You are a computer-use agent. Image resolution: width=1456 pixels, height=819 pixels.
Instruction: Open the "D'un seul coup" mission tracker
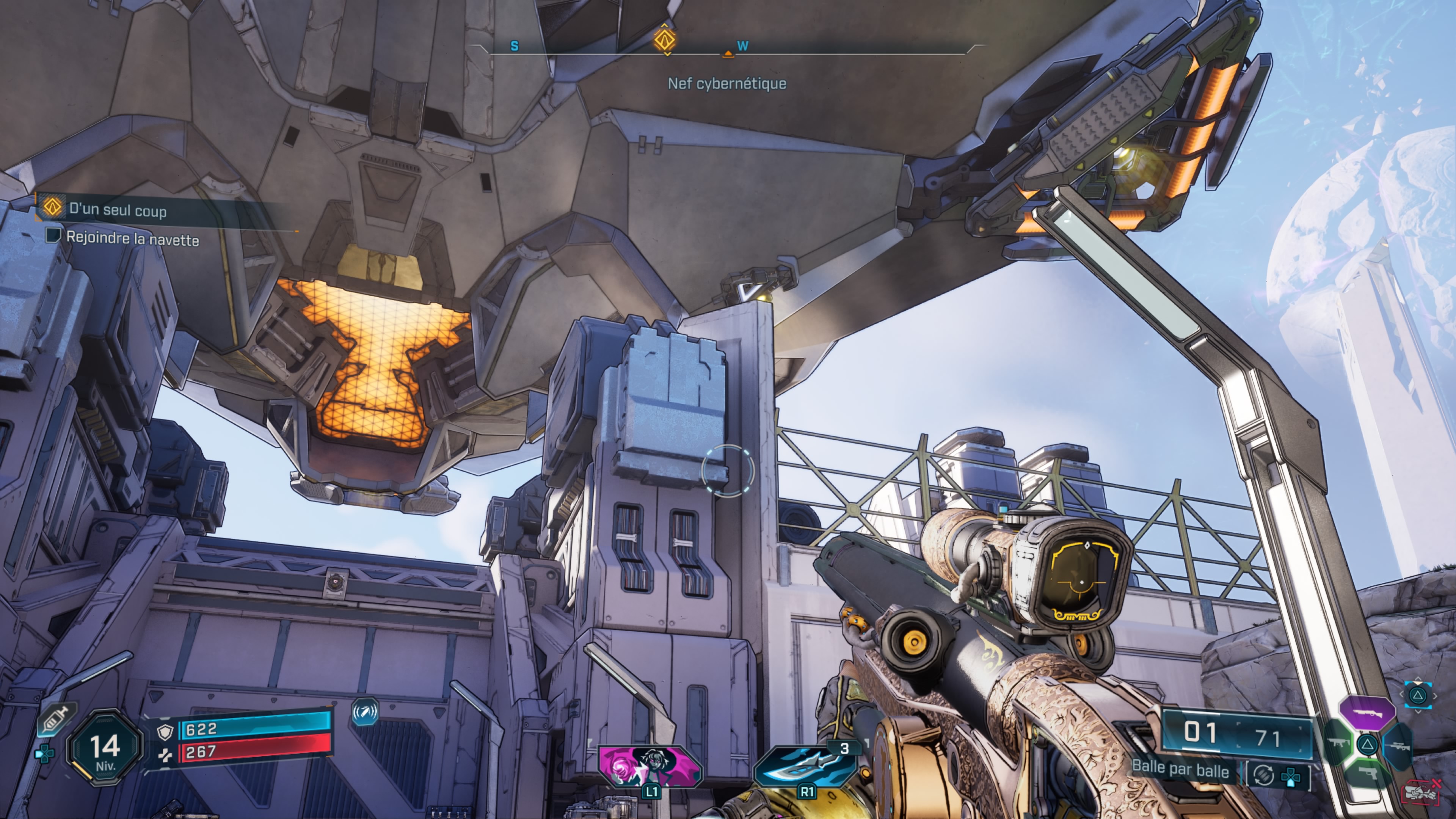[118, 210]
